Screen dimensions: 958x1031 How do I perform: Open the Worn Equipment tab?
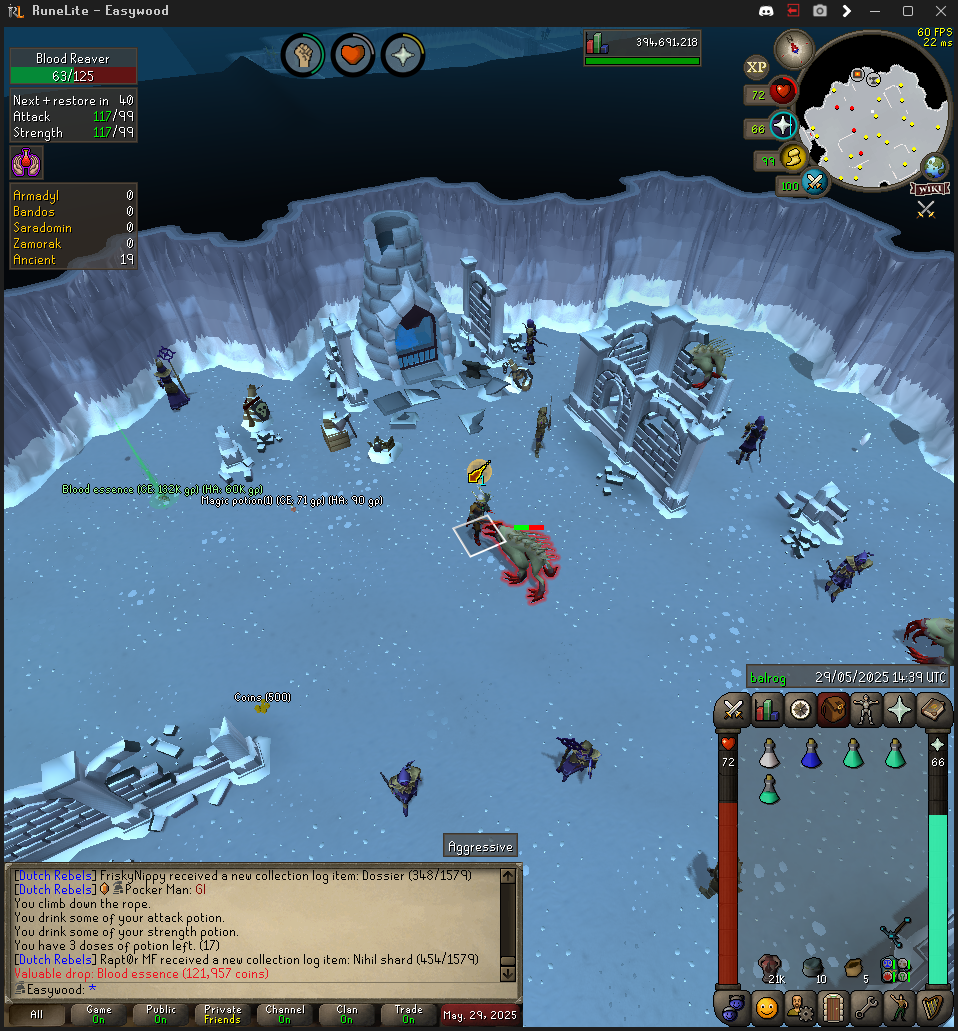865,710
